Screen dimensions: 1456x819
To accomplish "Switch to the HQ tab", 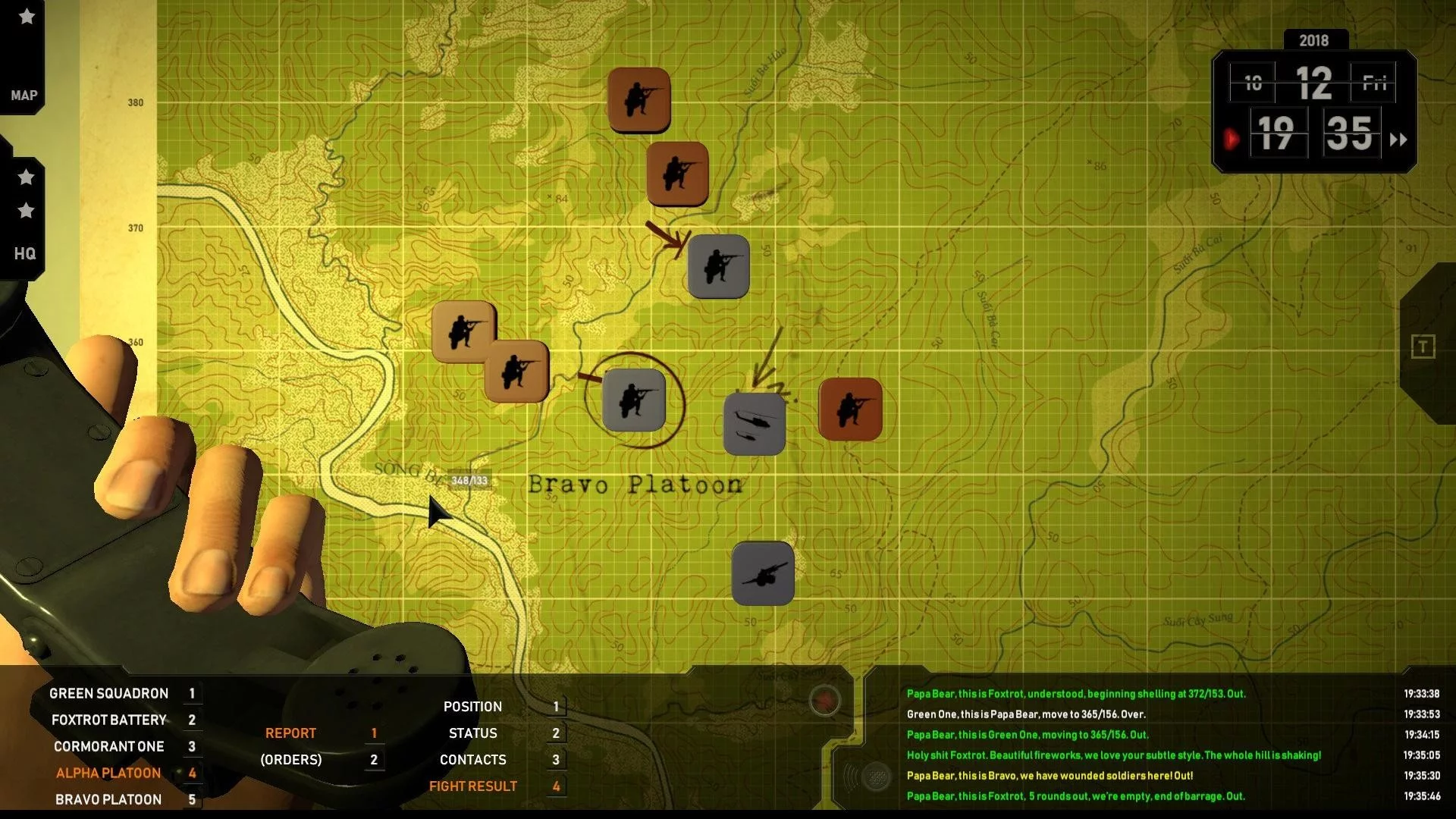I will [x=24, y=253].
